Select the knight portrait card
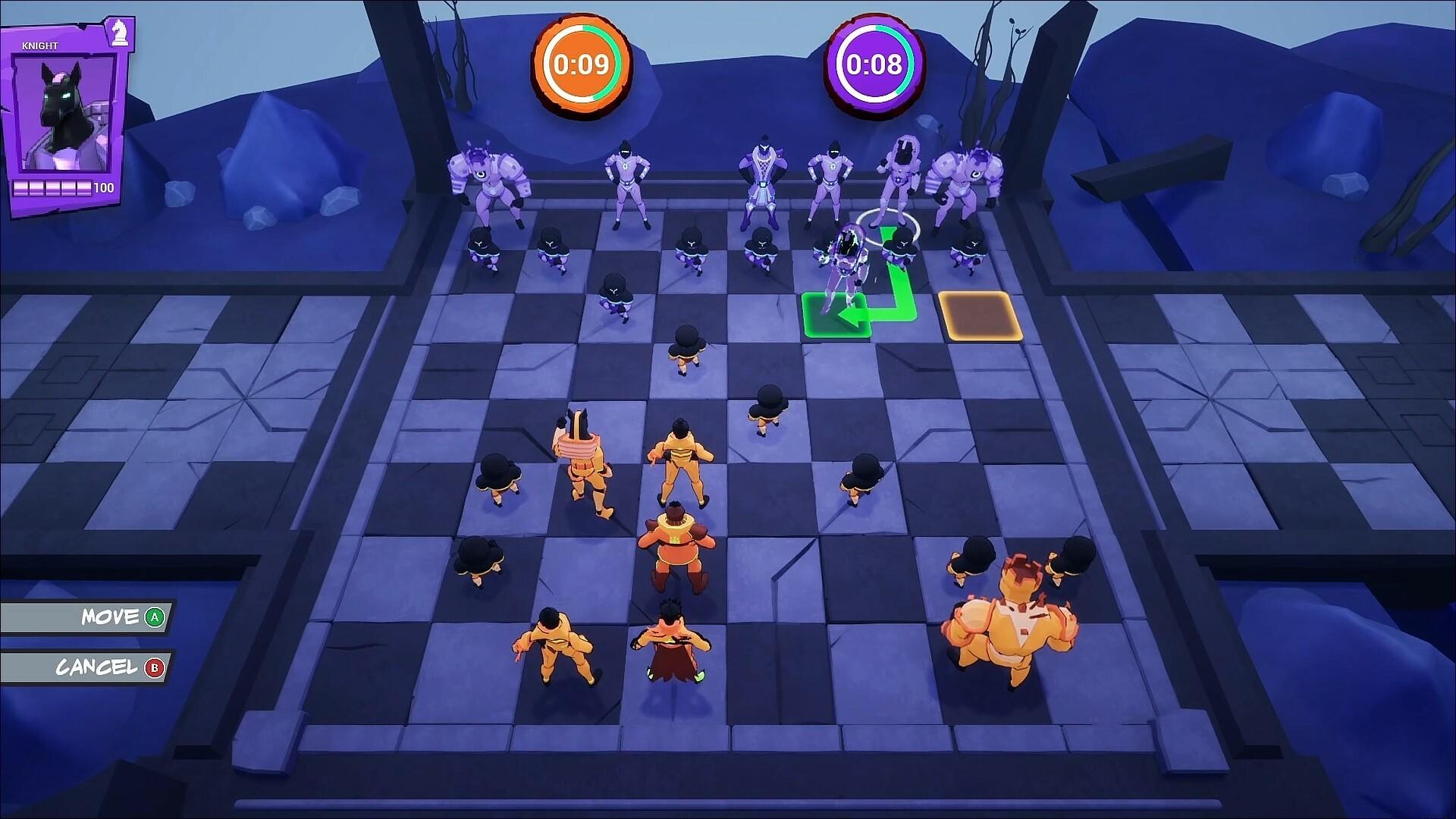The width and height of the screenshot is (1456, 819). [x=64, y=110]
